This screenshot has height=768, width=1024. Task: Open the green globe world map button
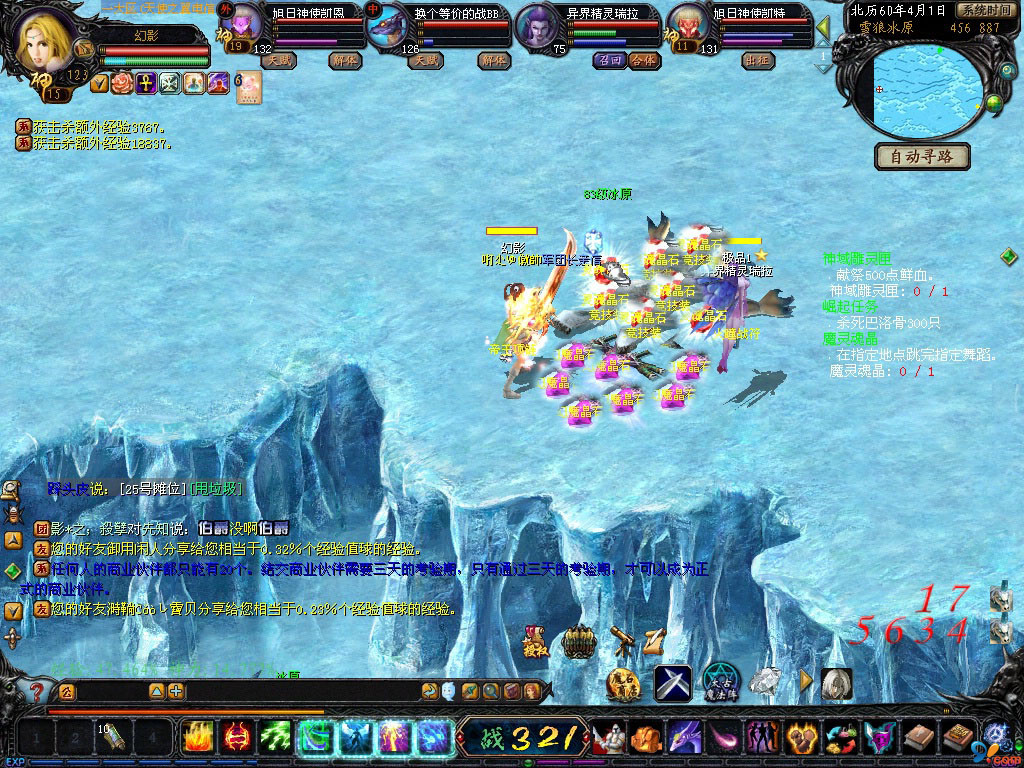pyautogui.click(x=994, y=100)
